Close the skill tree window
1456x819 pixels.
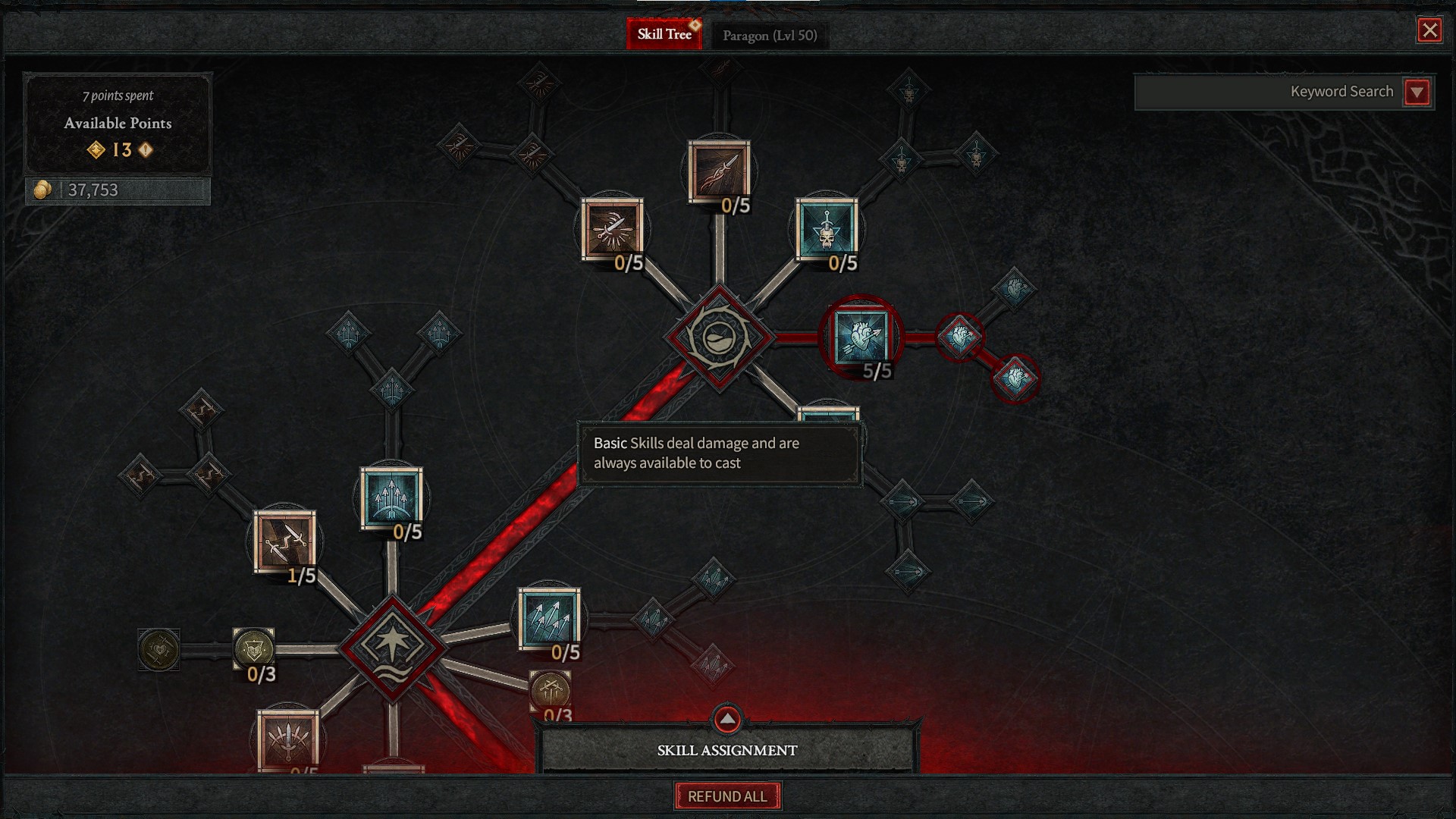coord(1429,30)
